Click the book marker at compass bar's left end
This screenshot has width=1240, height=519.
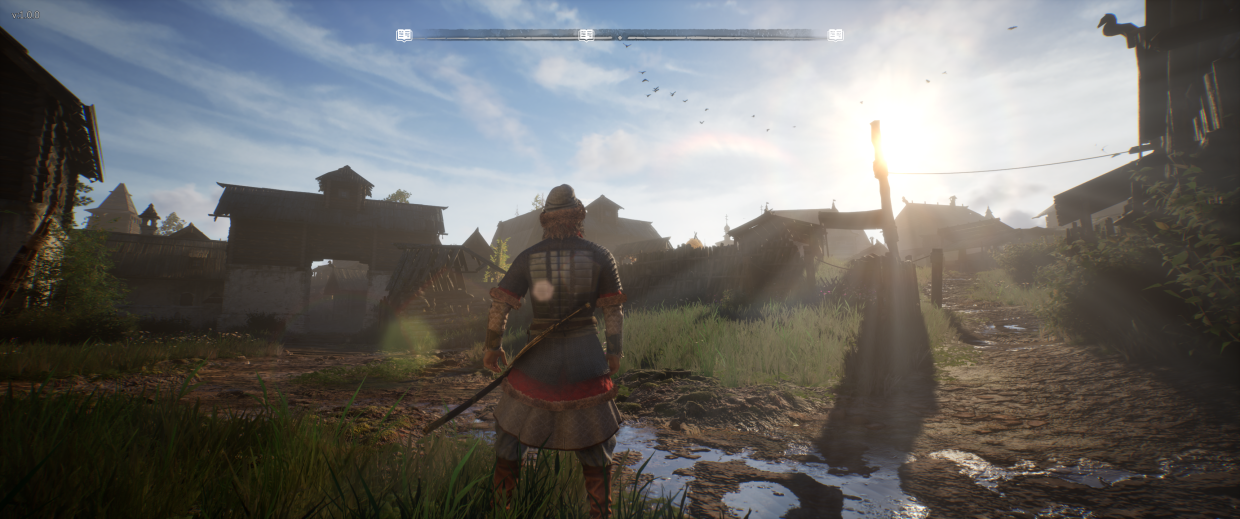click(x=403, y=35)
